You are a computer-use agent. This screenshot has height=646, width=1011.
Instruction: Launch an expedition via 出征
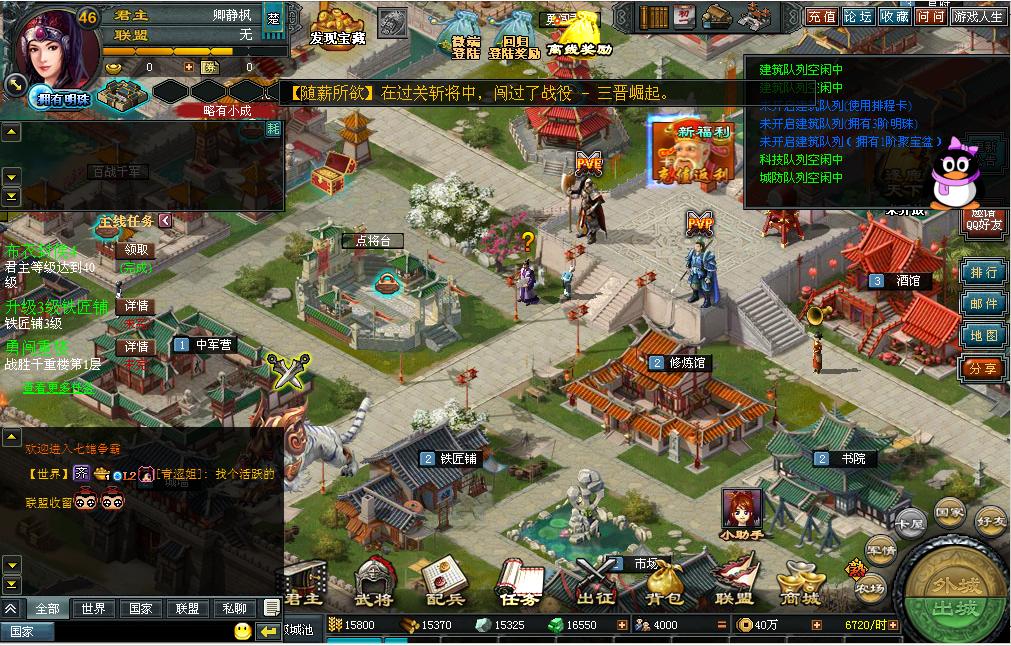(596, 585)
